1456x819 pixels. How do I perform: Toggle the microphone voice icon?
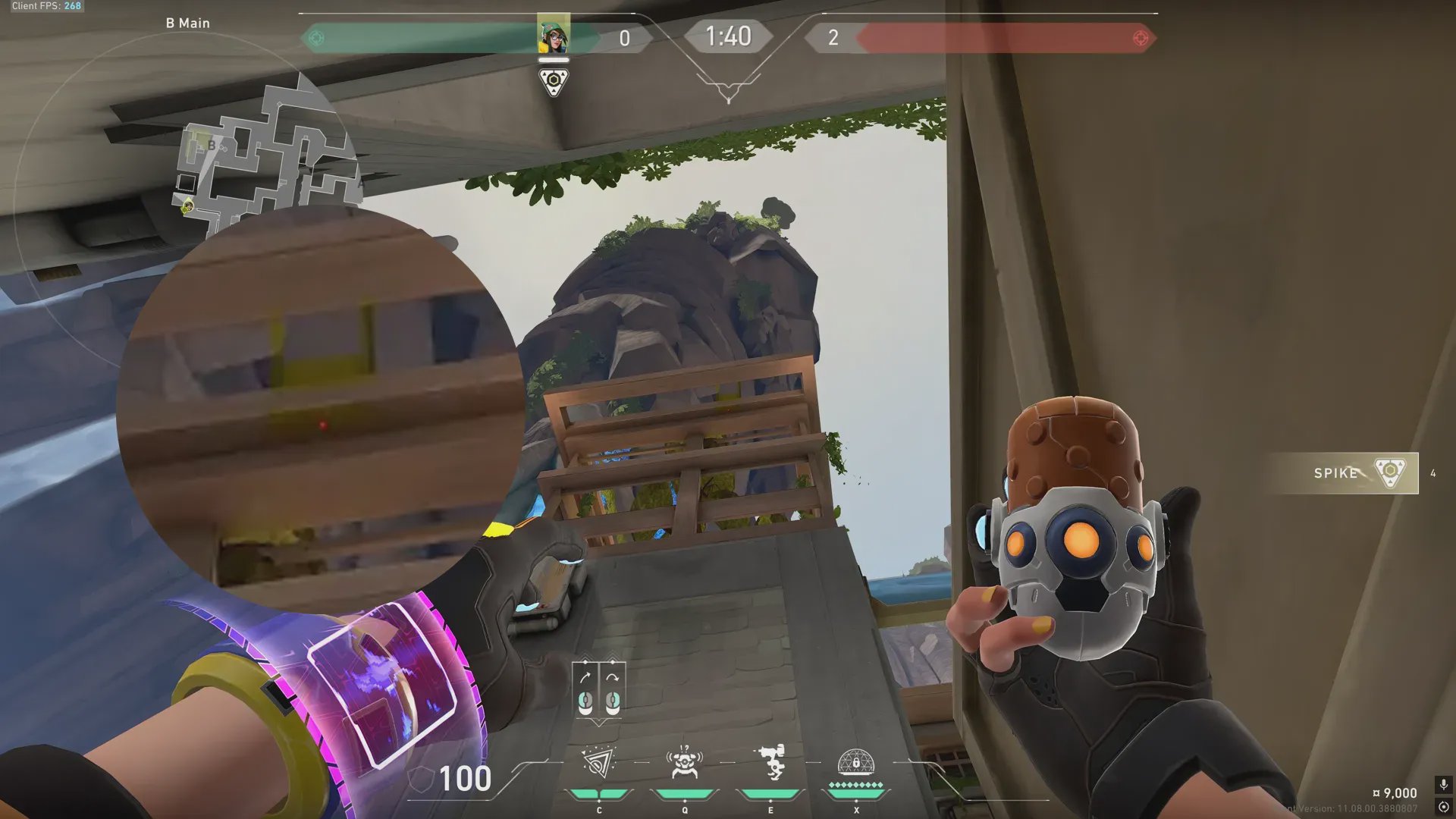click(1443, 784)
